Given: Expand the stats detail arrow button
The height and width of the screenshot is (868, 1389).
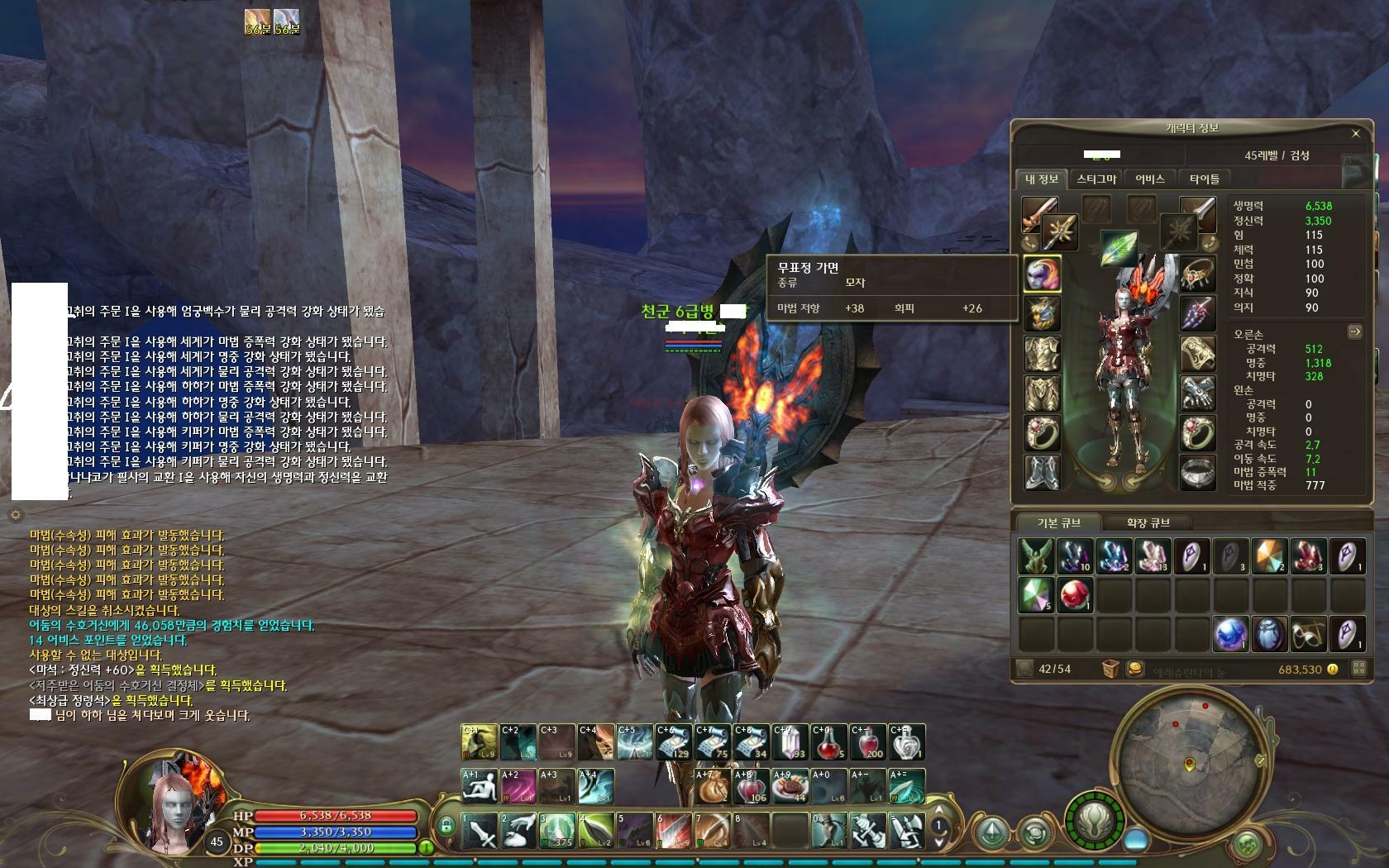Looking at the screenshot, I should 1354,331.
